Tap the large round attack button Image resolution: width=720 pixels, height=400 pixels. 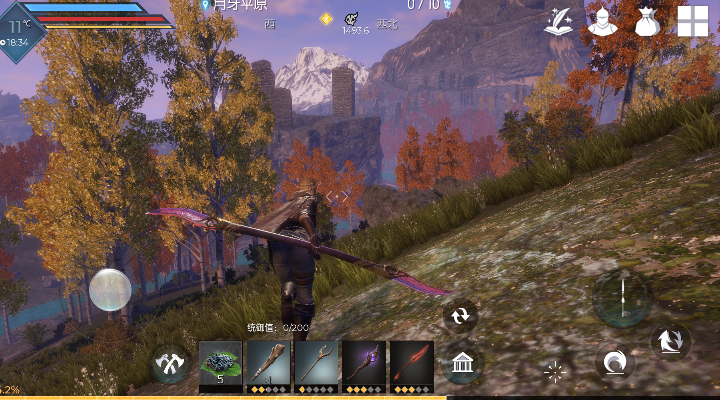pyautogui.click(x=622, y=298)
